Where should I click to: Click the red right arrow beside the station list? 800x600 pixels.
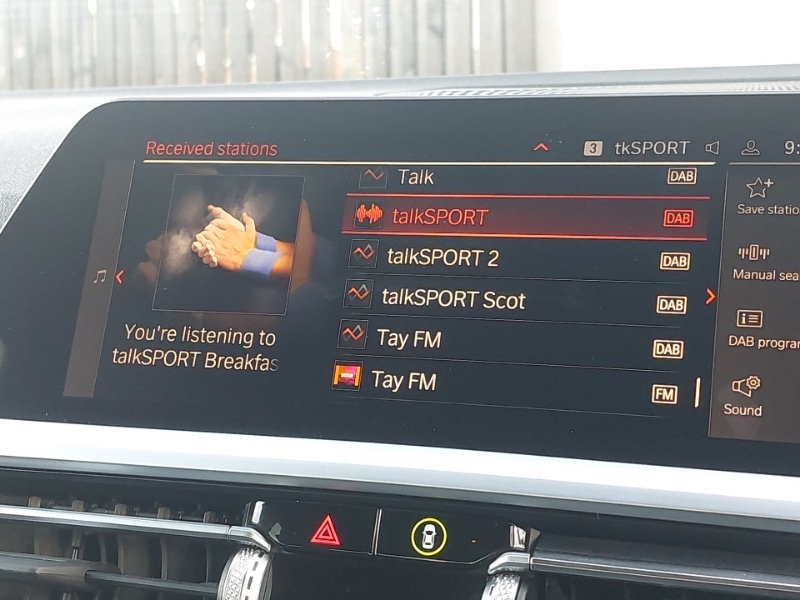710,296
